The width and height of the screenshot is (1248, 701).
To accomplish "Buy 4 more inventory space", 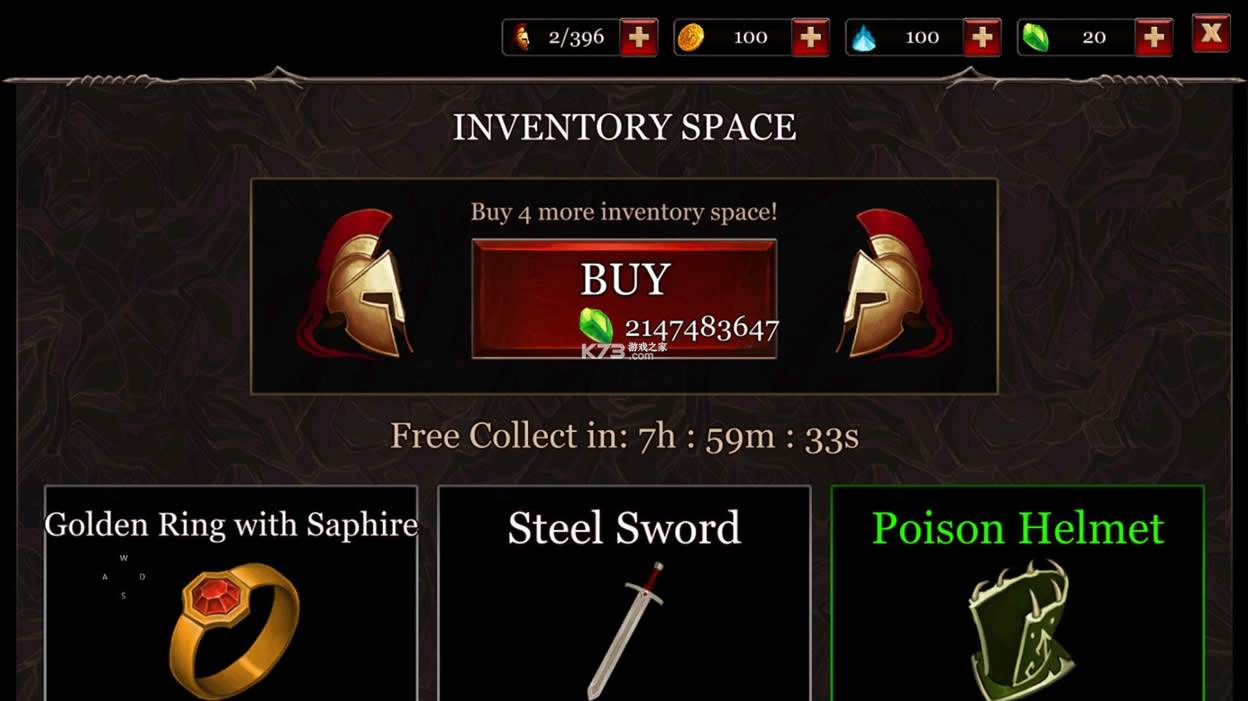I will pos(624,298).
